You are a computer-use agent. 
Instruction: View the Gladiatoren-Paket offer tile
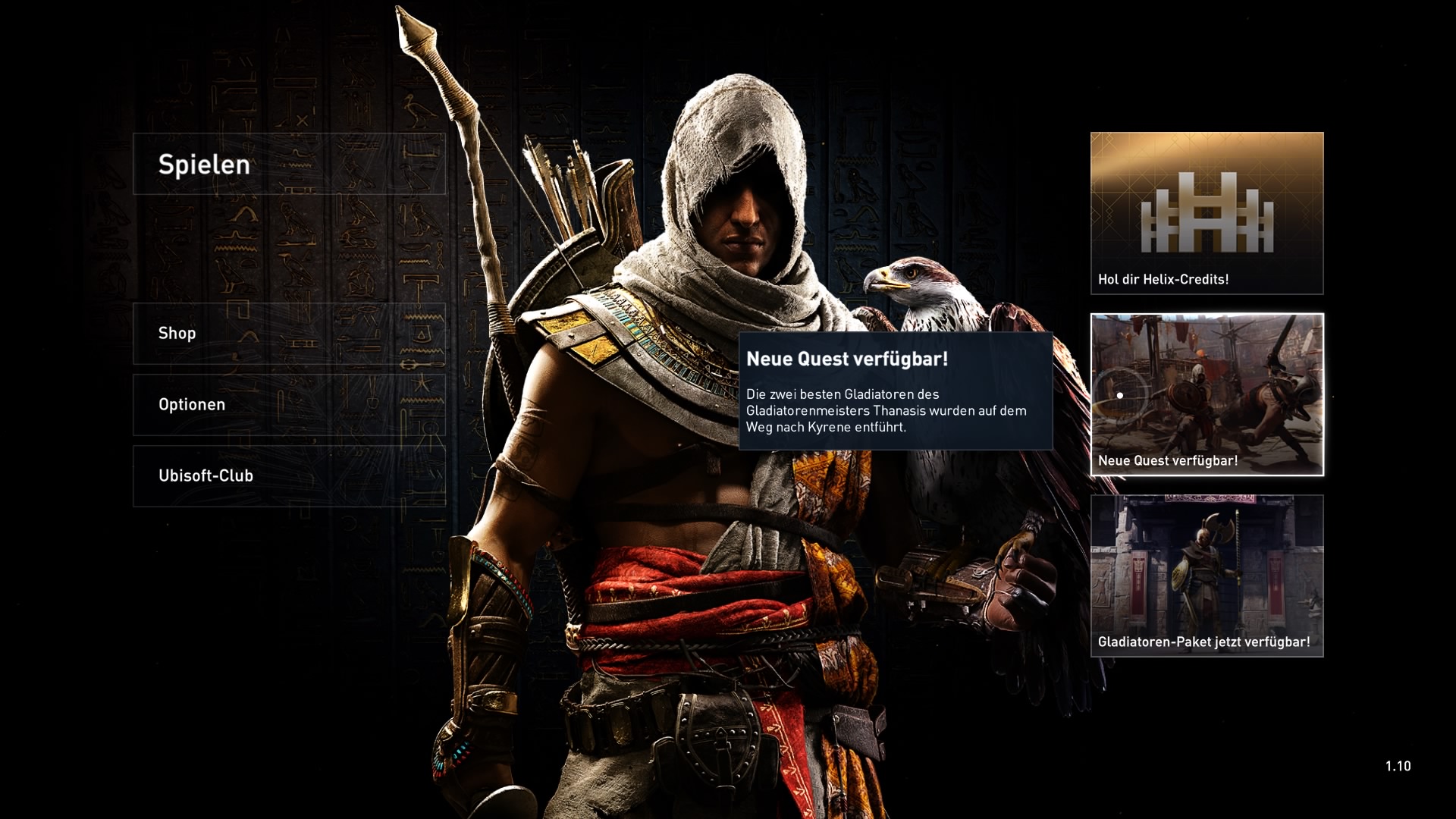pos(1207,576)
